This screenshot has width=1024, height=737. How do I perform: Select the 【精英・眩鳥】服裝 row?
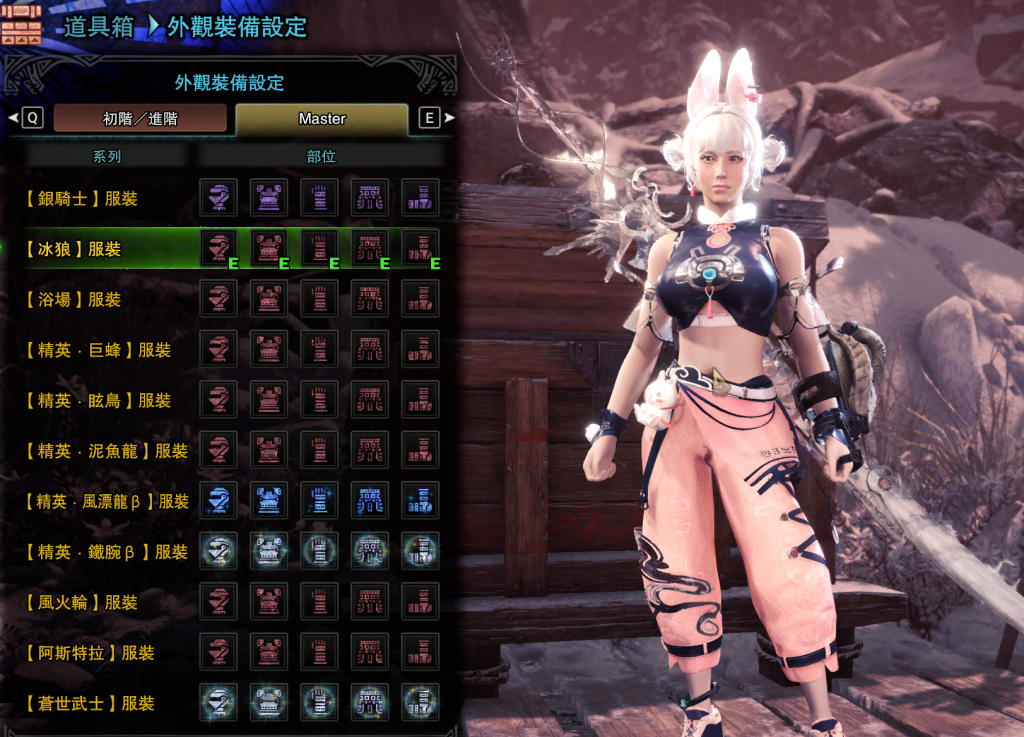pyautogui.click(x=97, y=400)
